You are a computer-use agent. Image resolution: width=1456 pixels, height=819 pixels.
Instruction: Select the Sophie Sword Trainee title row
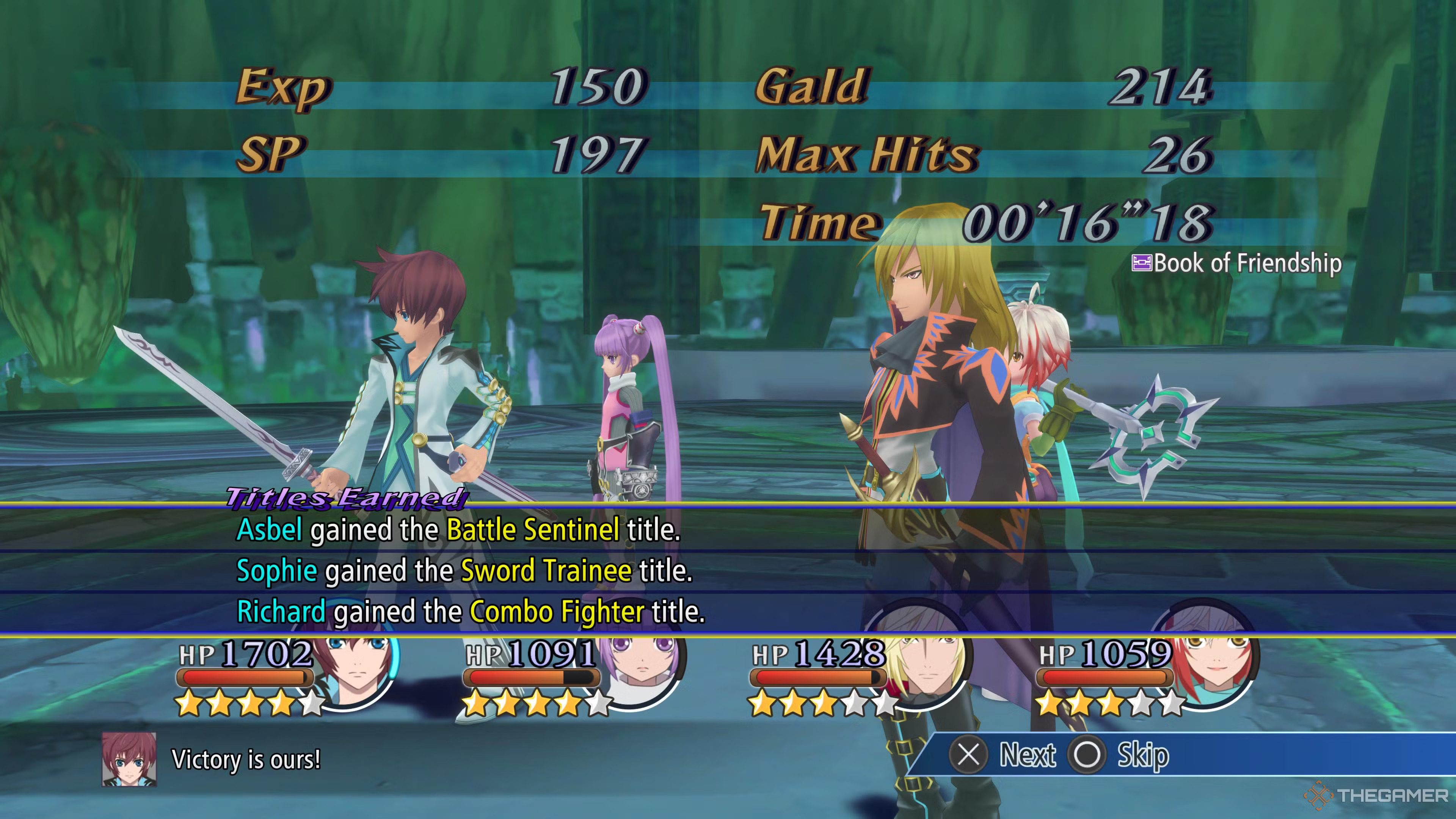coord(464,571)
